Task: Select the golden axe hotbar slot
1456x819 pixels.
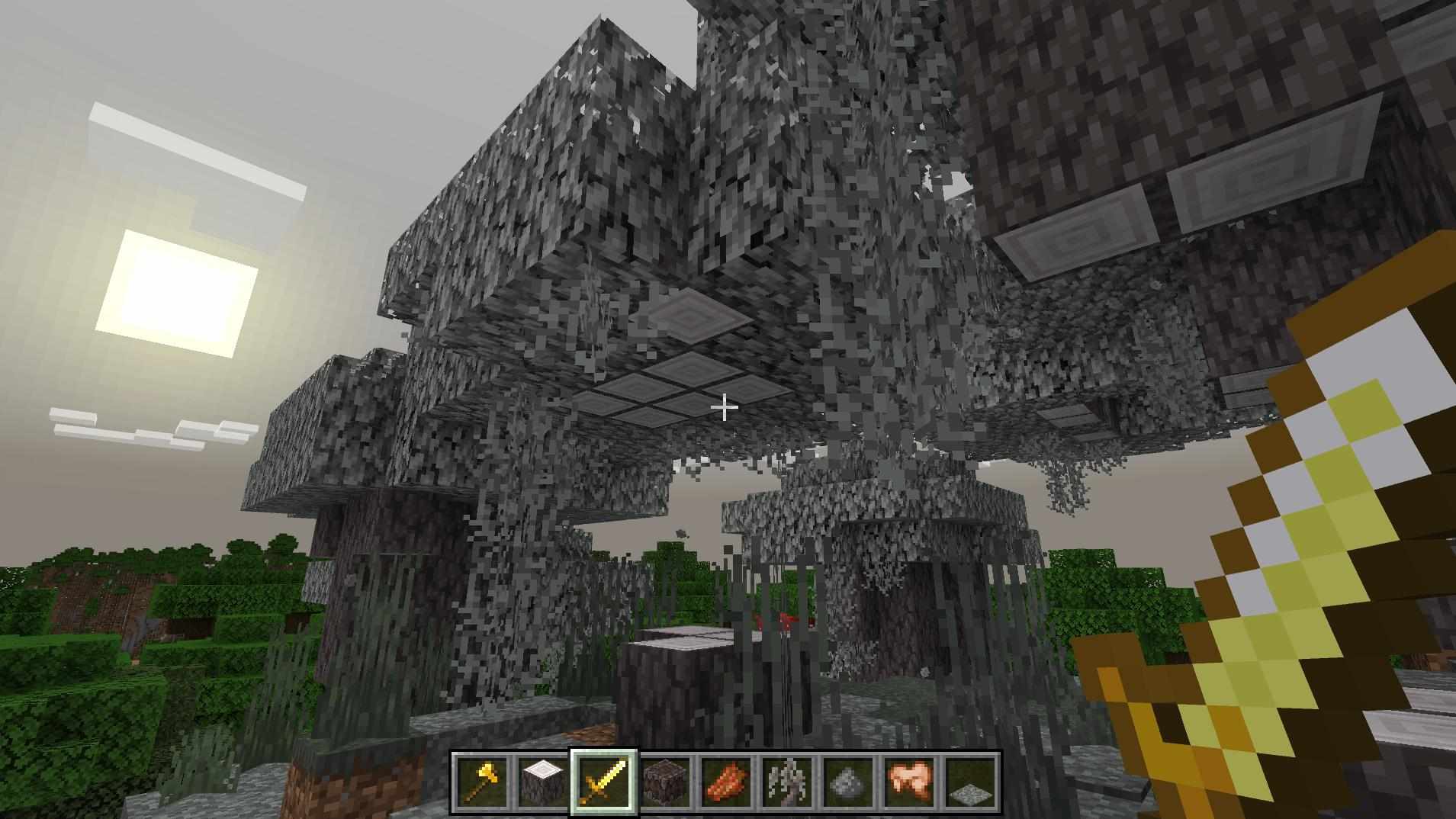Action: click(481, 782)
